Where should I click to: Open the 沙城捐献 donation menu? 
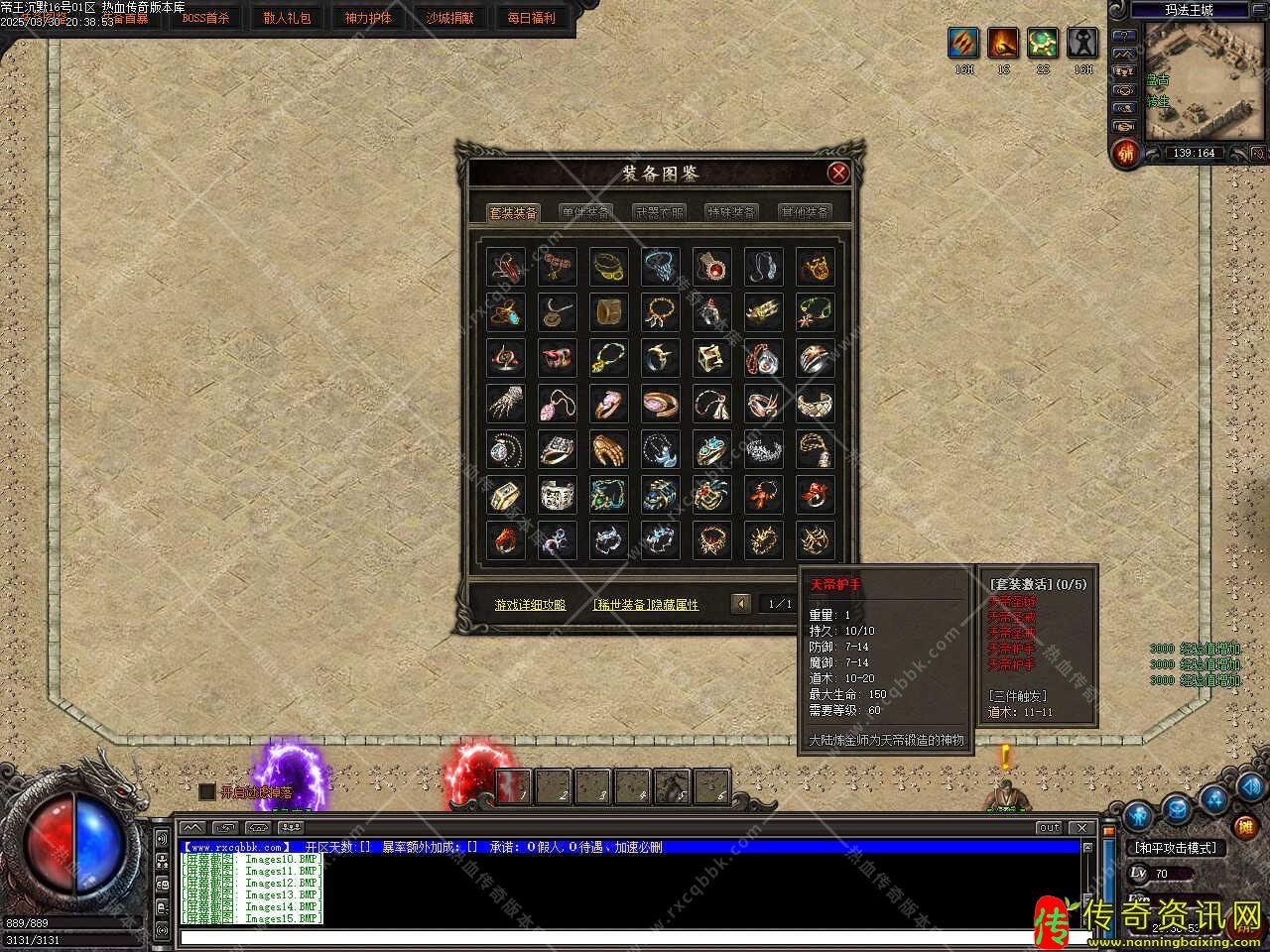point(449,18)
